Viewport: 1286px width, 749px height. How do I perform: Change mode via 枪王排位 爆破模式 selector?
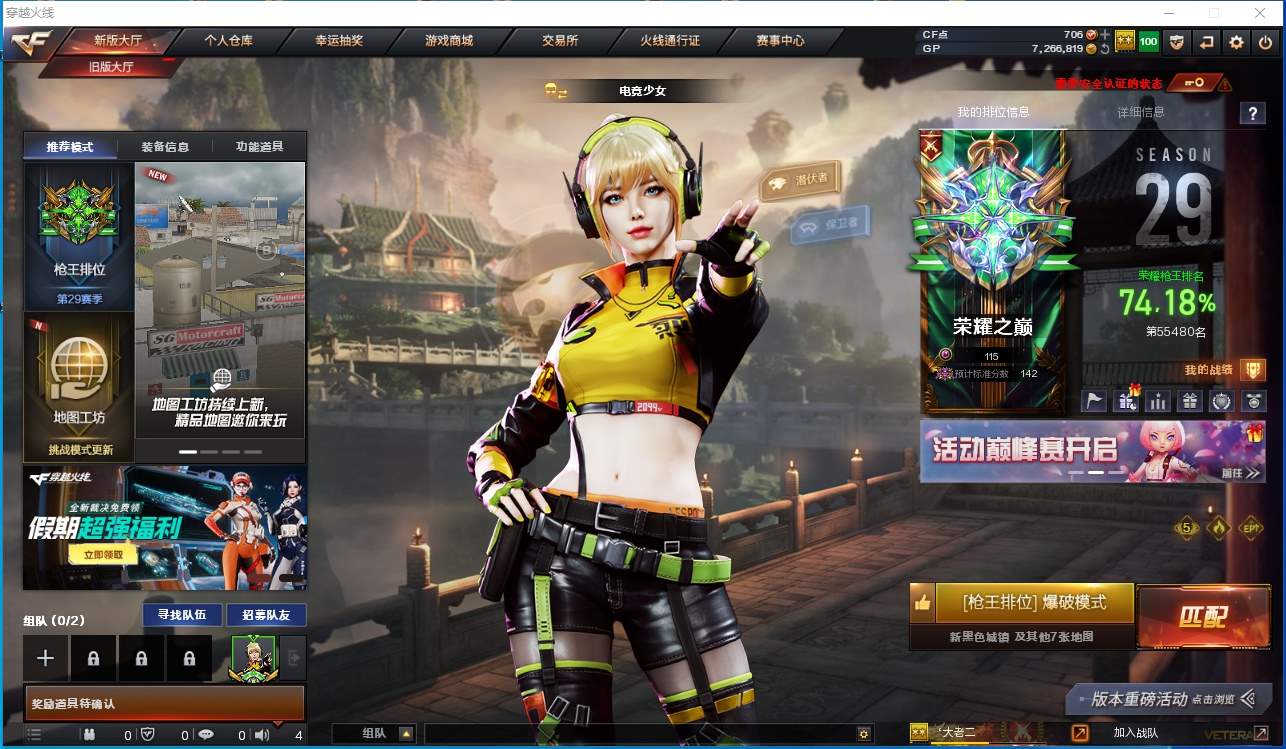(x=1034, y=603)
